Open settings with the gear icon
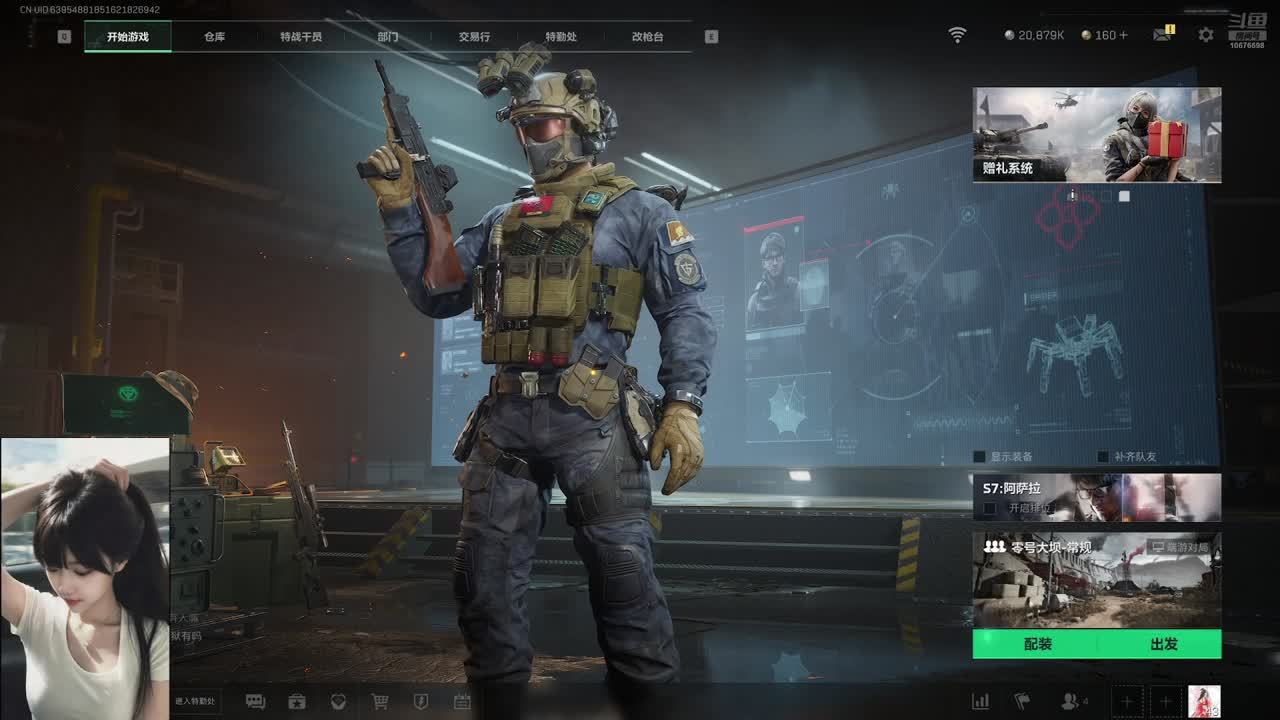1280x720 pixels. [x=1206, y=35]
